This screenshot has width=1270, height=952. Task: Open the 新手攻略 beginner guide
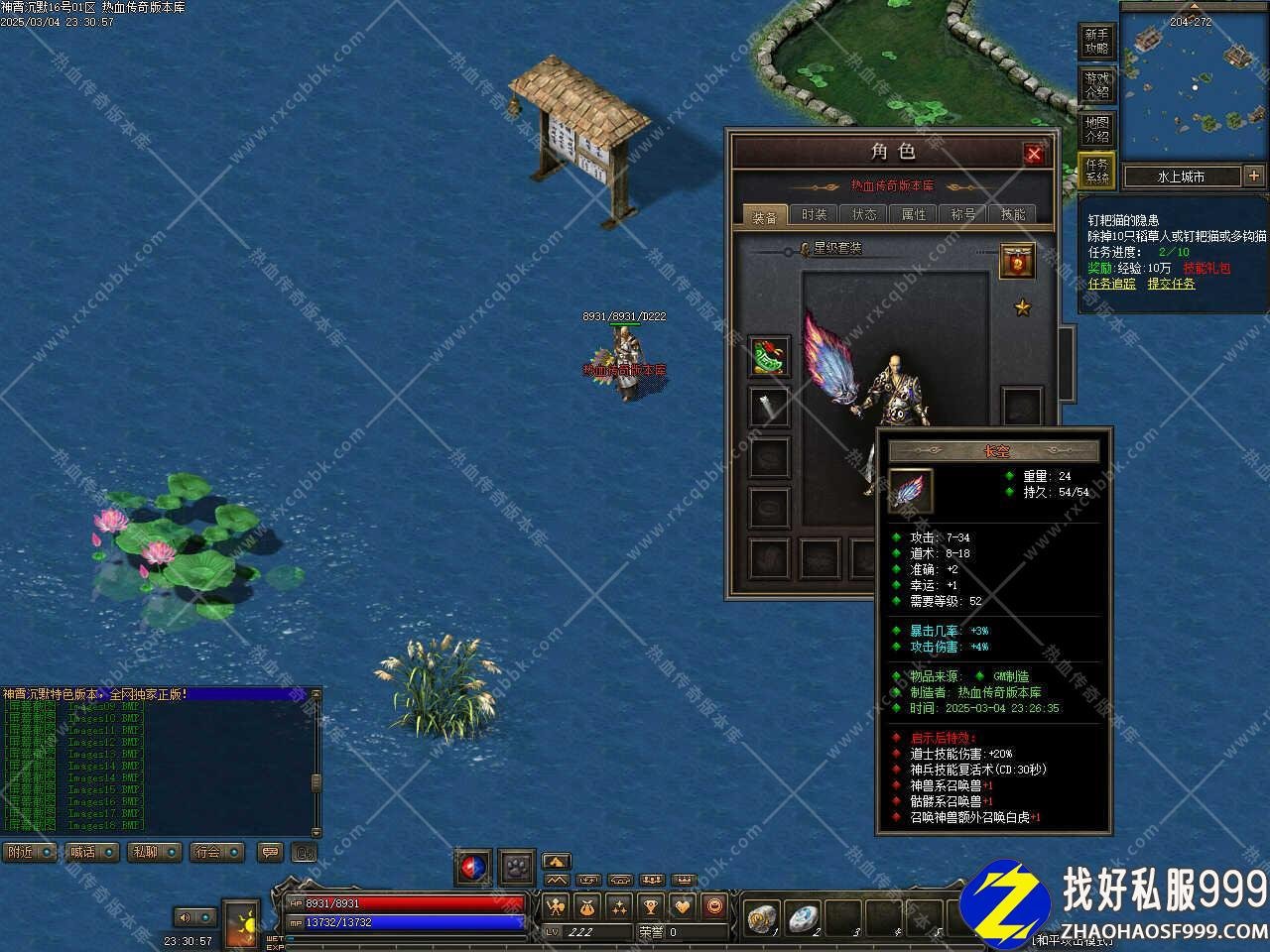[x=1096, y=42]
